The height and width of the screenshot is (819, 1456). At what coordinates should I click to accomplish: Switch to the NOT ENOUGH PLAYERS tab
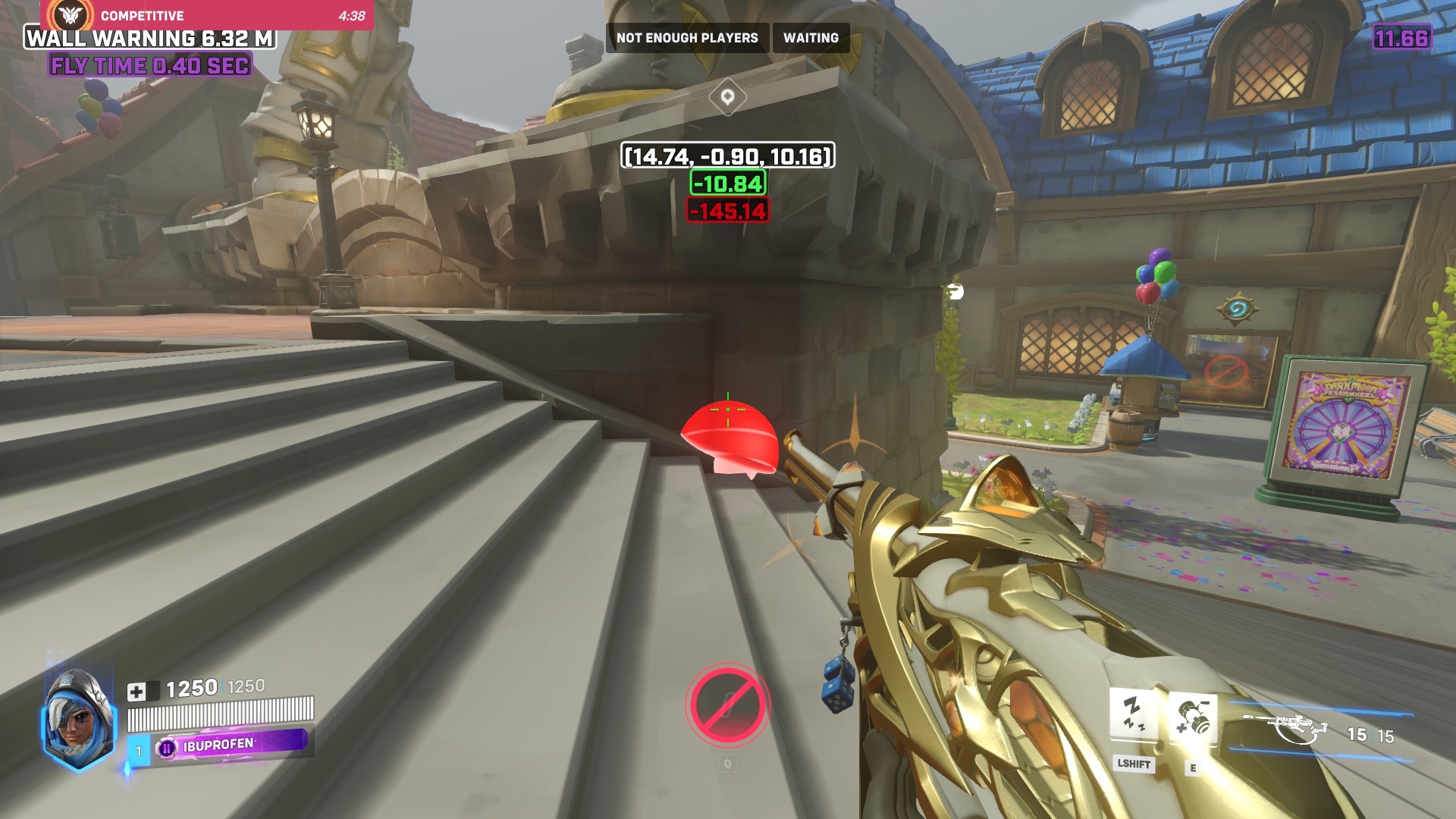click(x=686, y=37)
